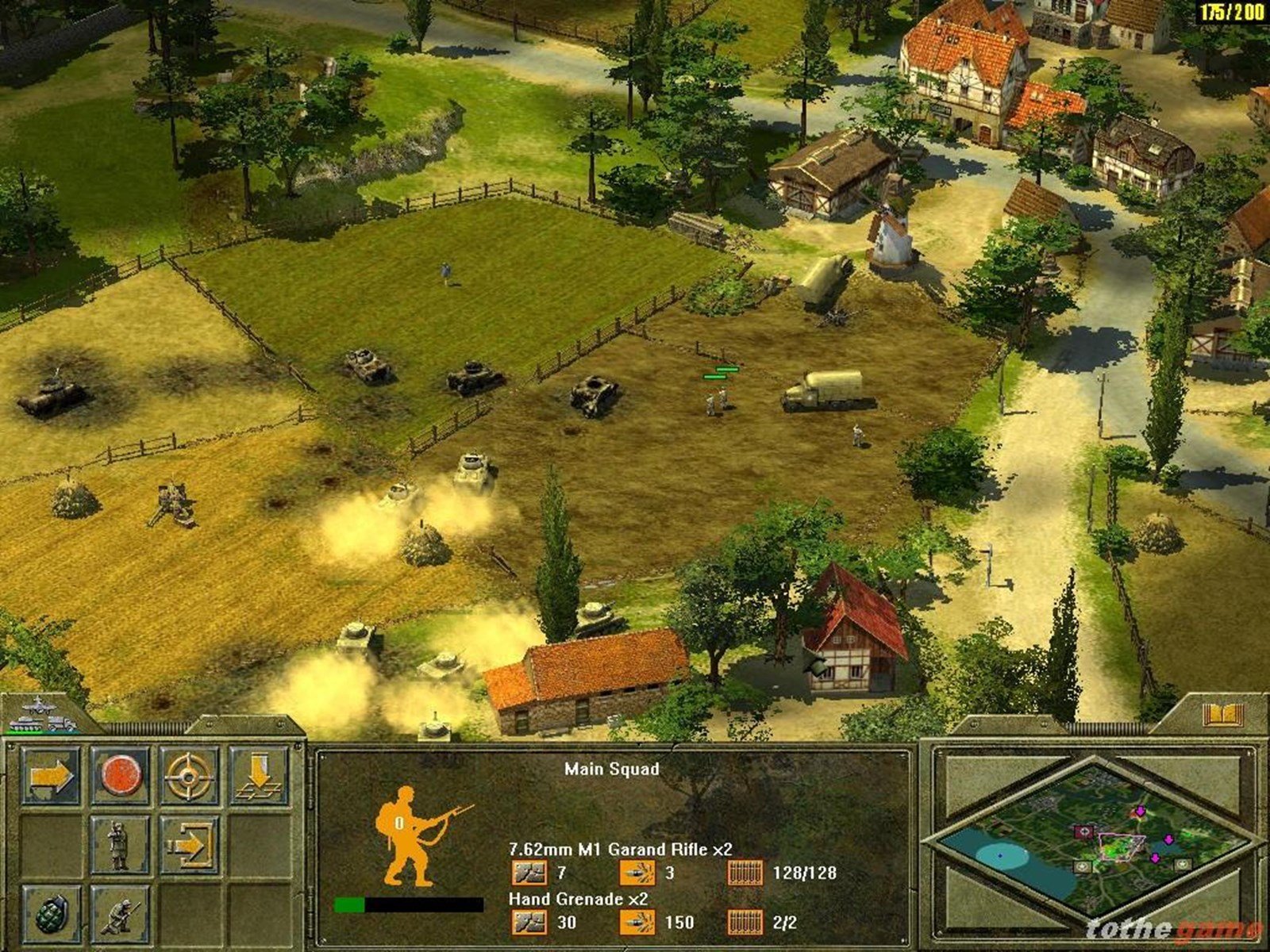Click the tank reinforcement icon
The width and height of the screenshot is (1270, 952).
[27, 724]
